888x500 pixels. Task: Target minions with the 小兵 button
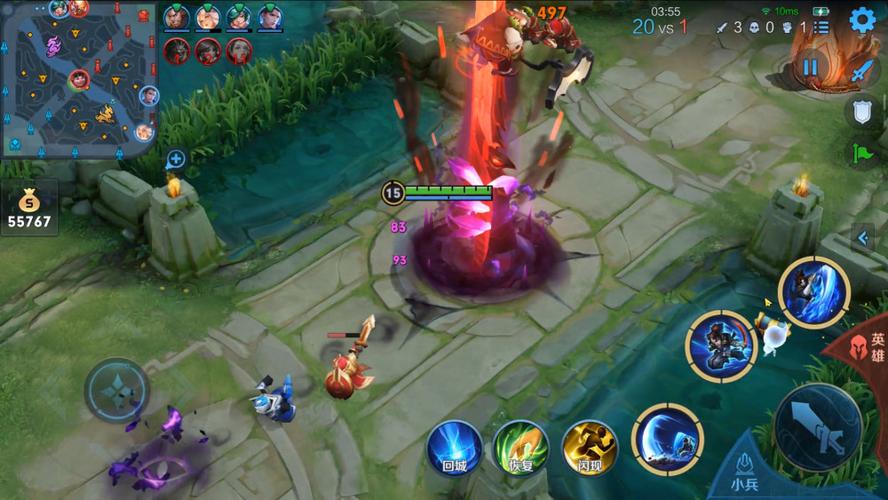[745, 472]
